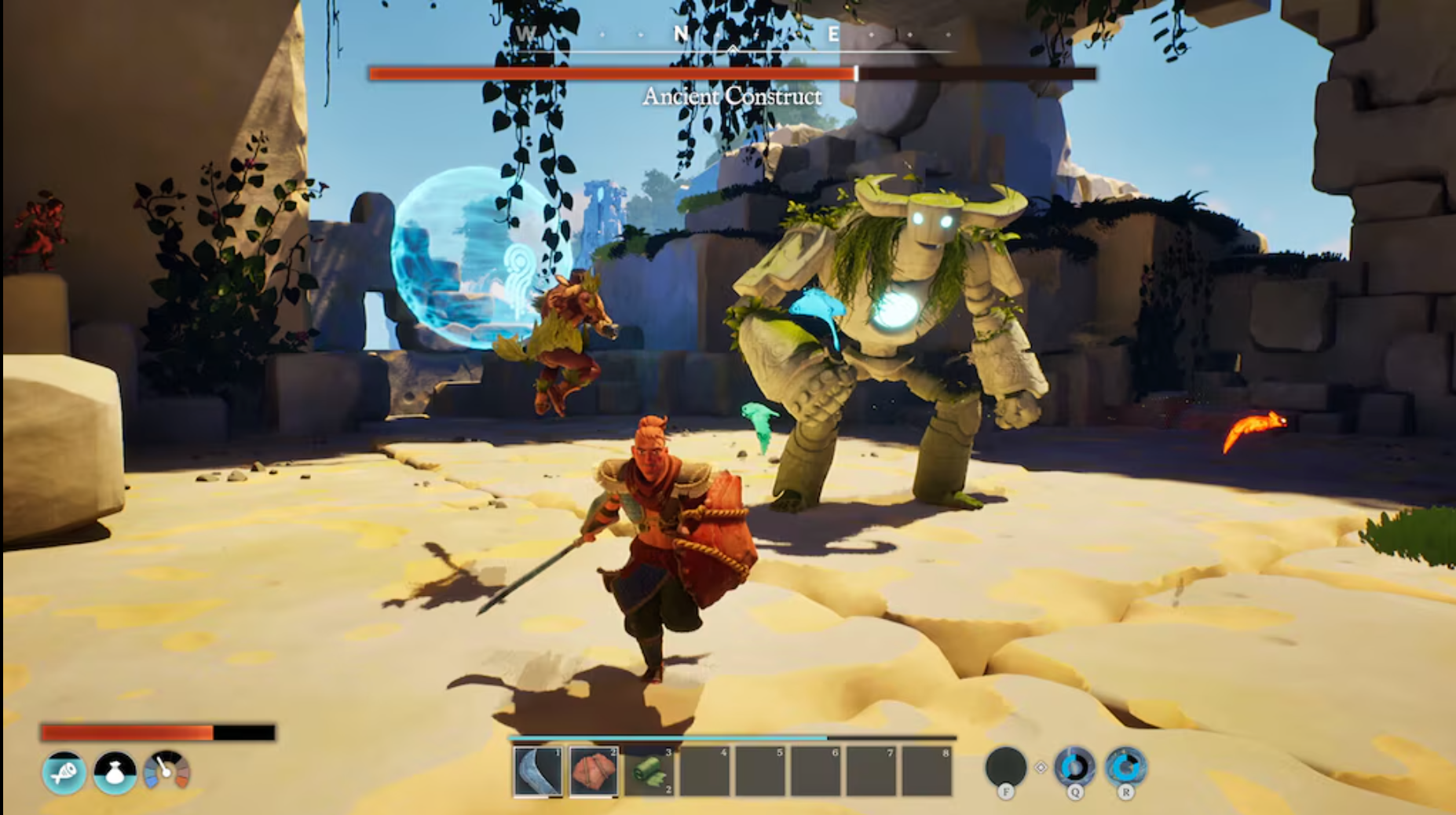Image resolution: width=1456 pixels, height=815 pixels.
Task: Check the temperature gauge dial
Action: click(166, 771)
